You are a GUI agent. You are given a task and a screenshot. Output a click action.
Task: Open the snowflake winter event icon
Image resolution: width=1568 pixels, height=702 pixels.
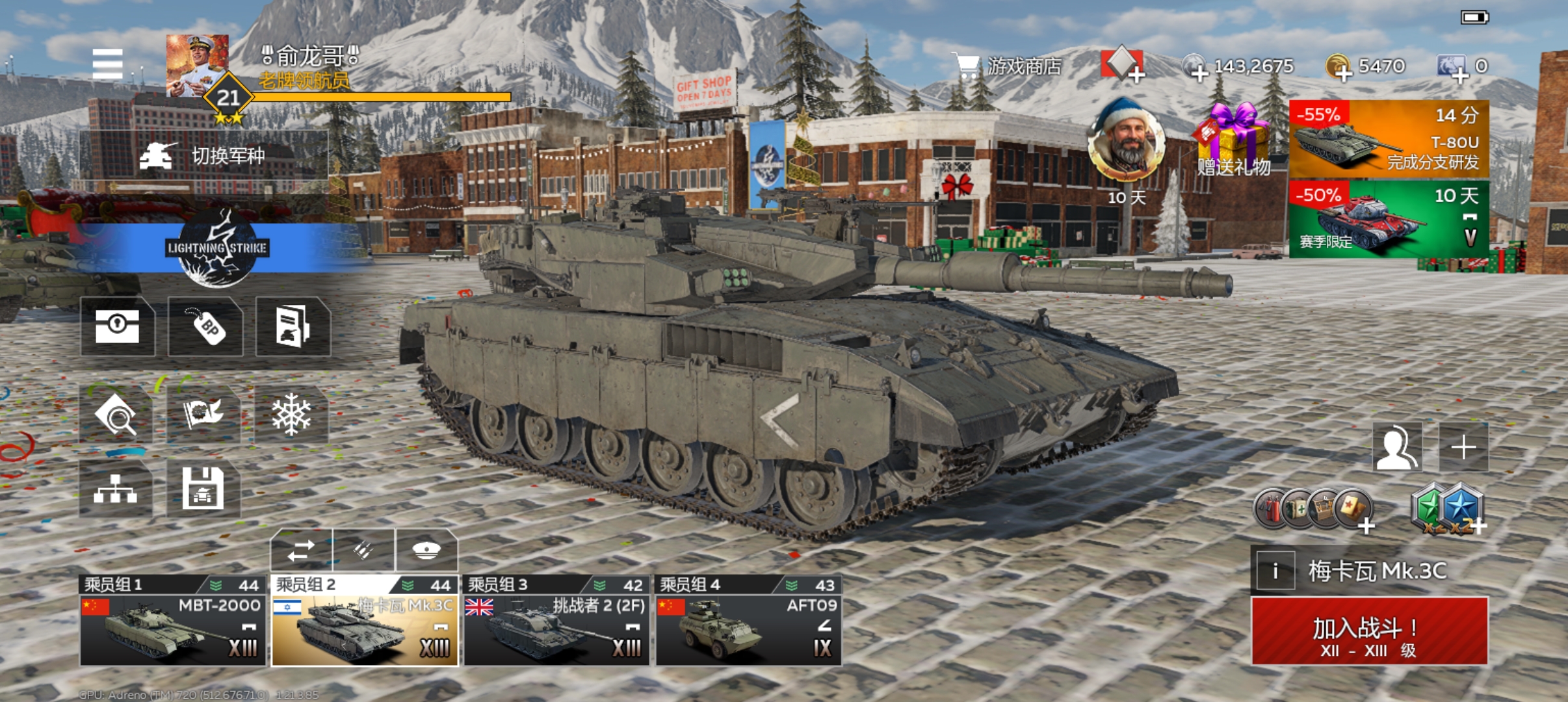coord(291,415)
